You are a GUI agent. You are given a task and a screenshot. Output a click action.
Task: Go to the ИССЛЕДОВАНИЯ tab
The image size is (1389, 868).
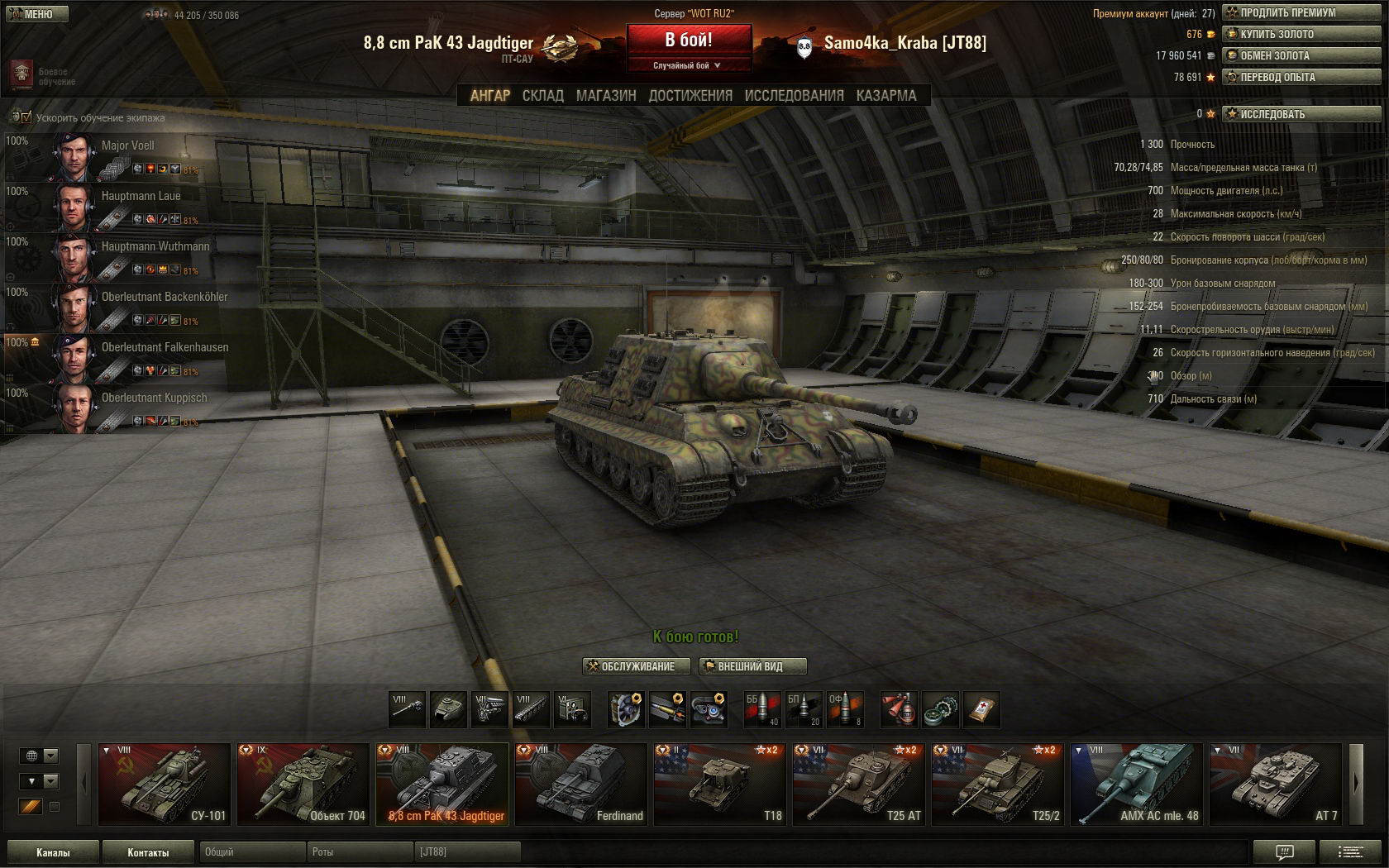click(x=794, y=96)
